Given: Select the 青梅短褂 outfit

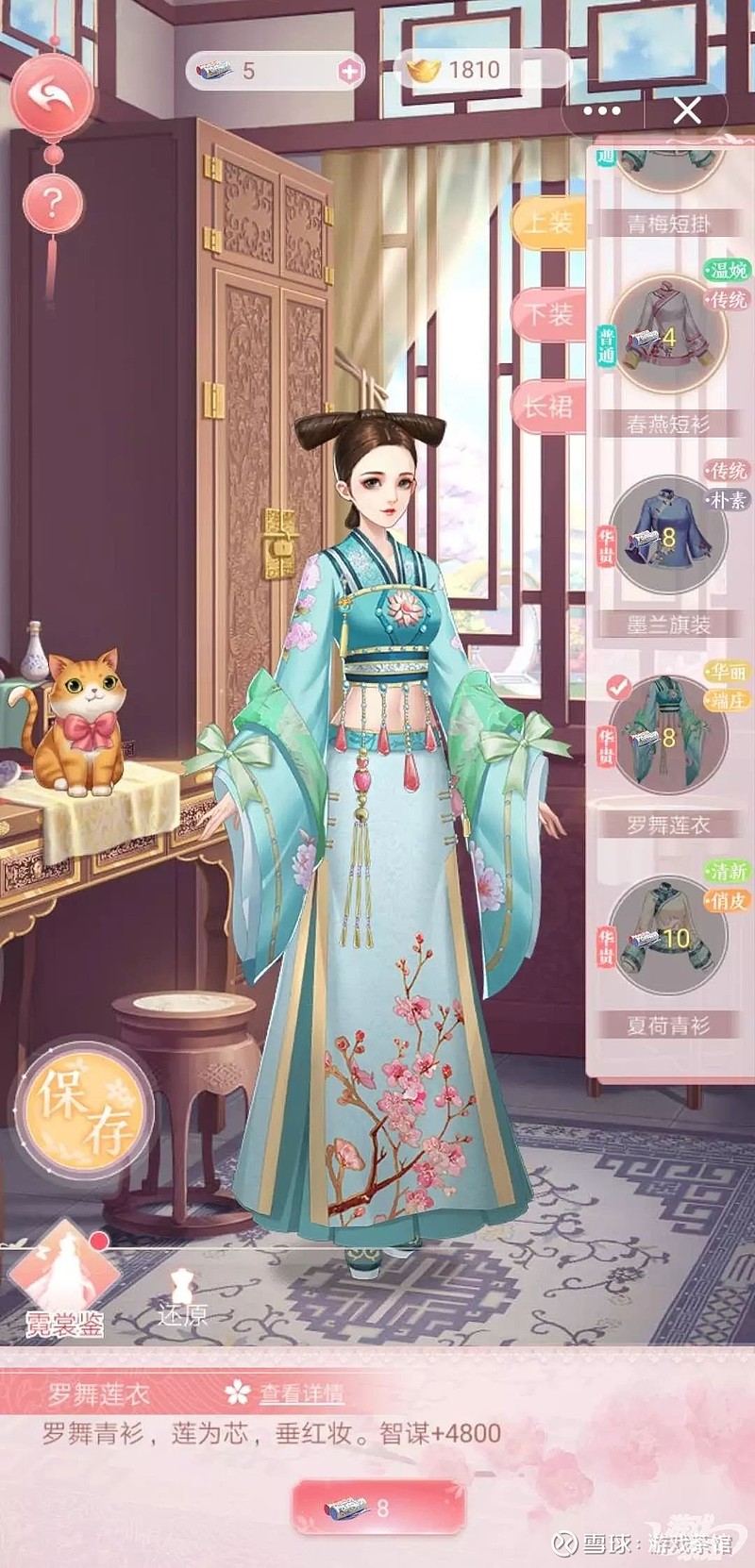Looking at the screenshot, I should (x=668, y=170).
